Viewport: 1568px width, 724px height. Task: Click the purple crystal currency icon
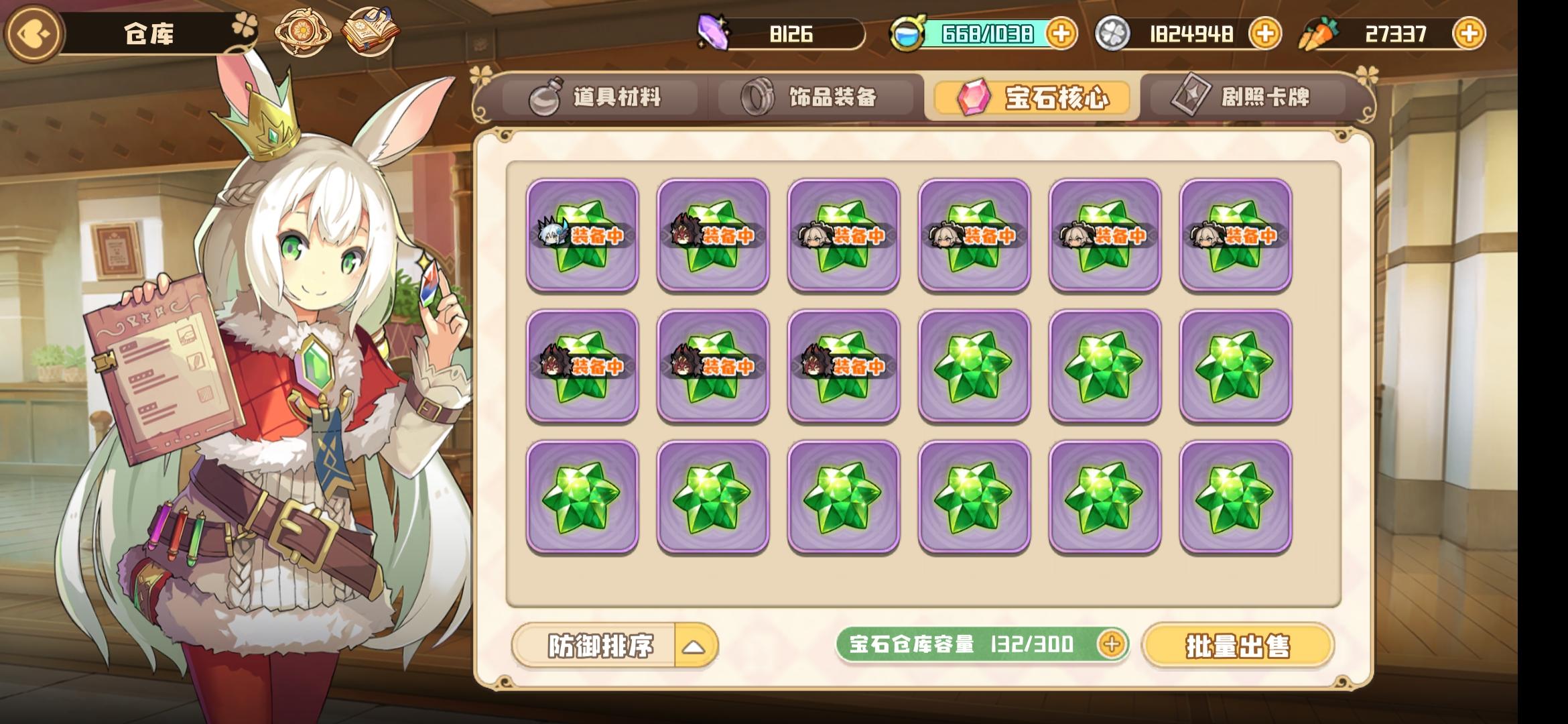(714, 32)
